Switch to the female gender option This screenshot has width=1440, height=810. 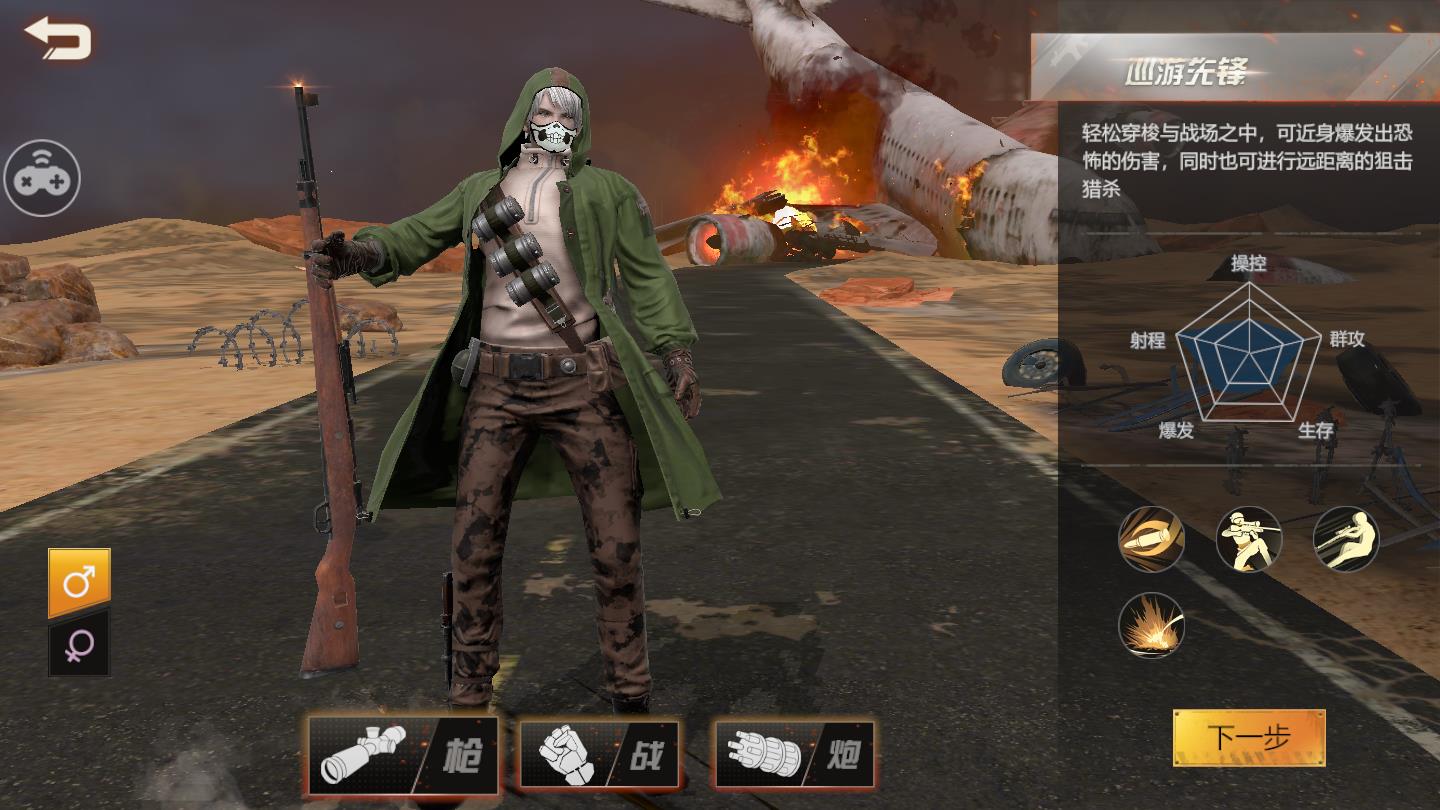coord(79,646)
